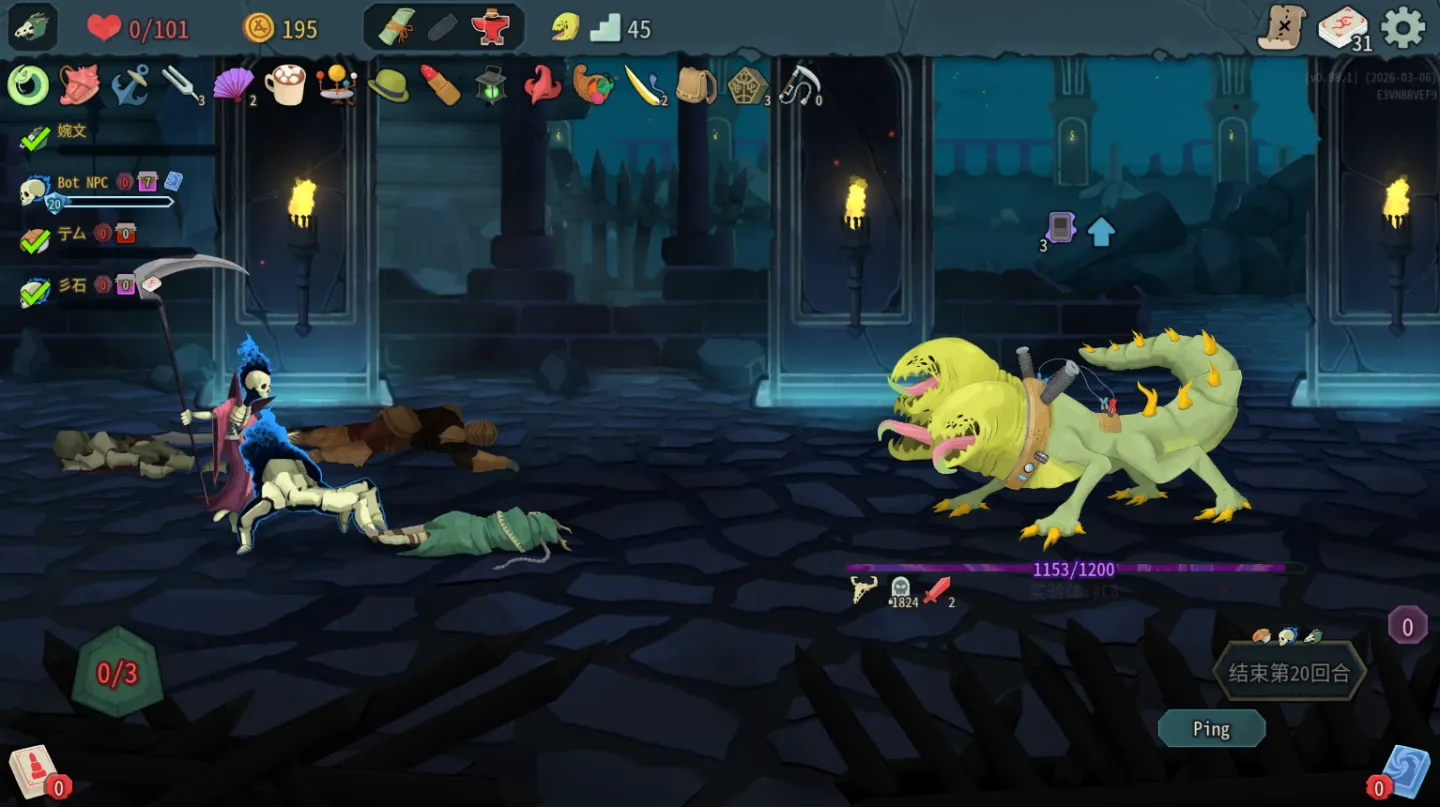Inspect the blue anchor relic

(130, 85)
